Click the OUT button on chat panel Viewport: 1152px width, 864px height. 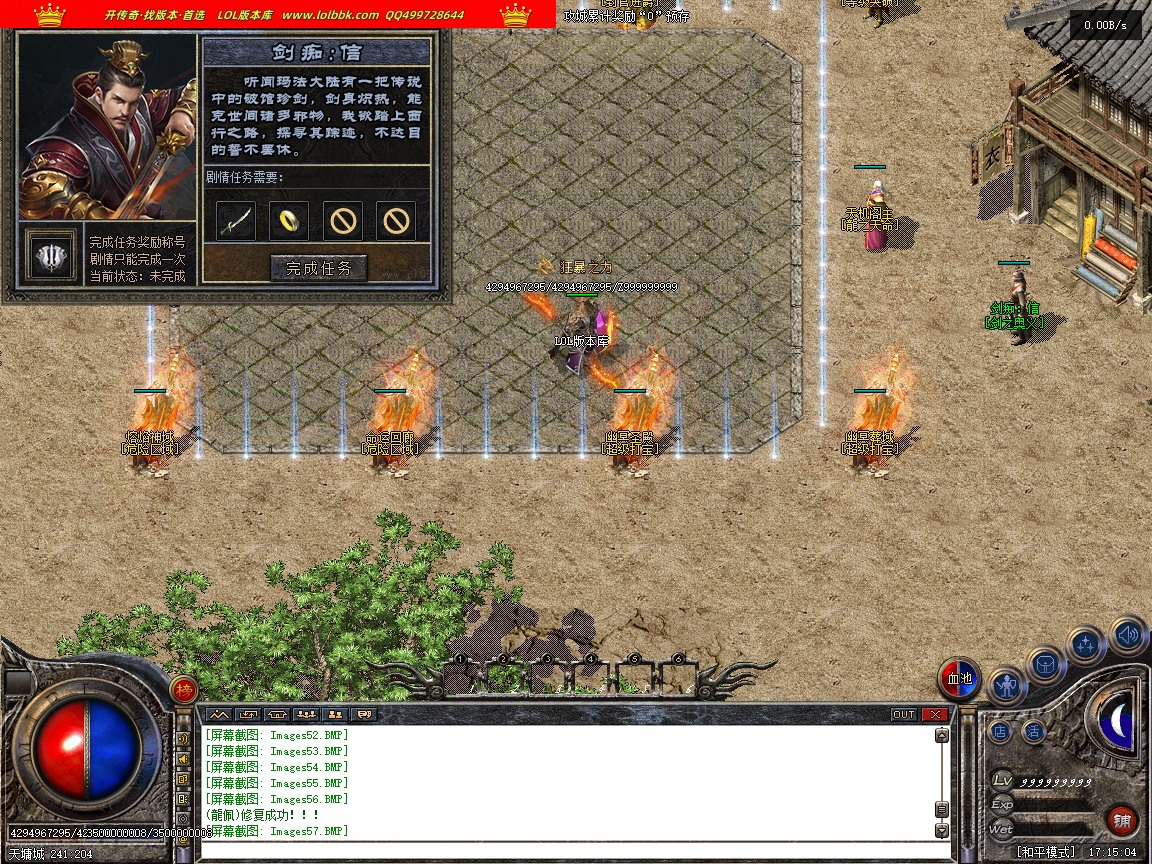(x=903, y=714)
